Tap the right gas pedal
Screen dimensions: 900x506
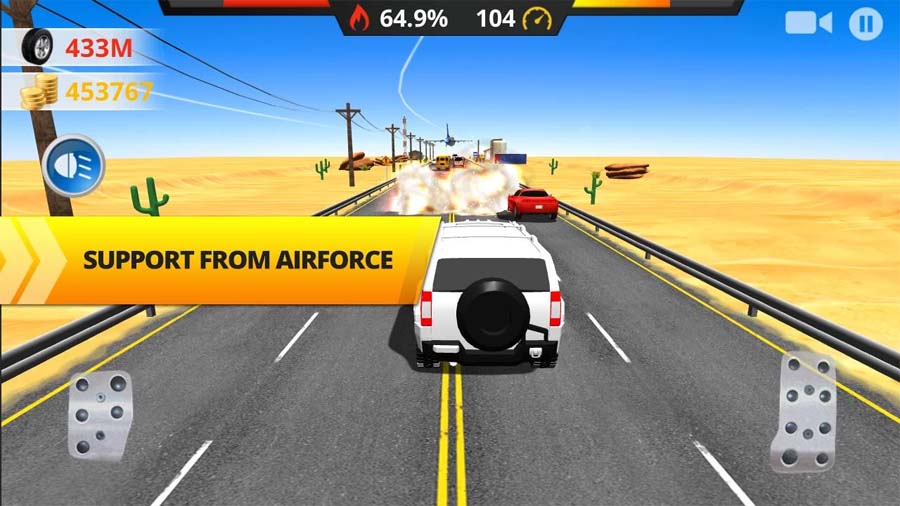coord(803,410)
